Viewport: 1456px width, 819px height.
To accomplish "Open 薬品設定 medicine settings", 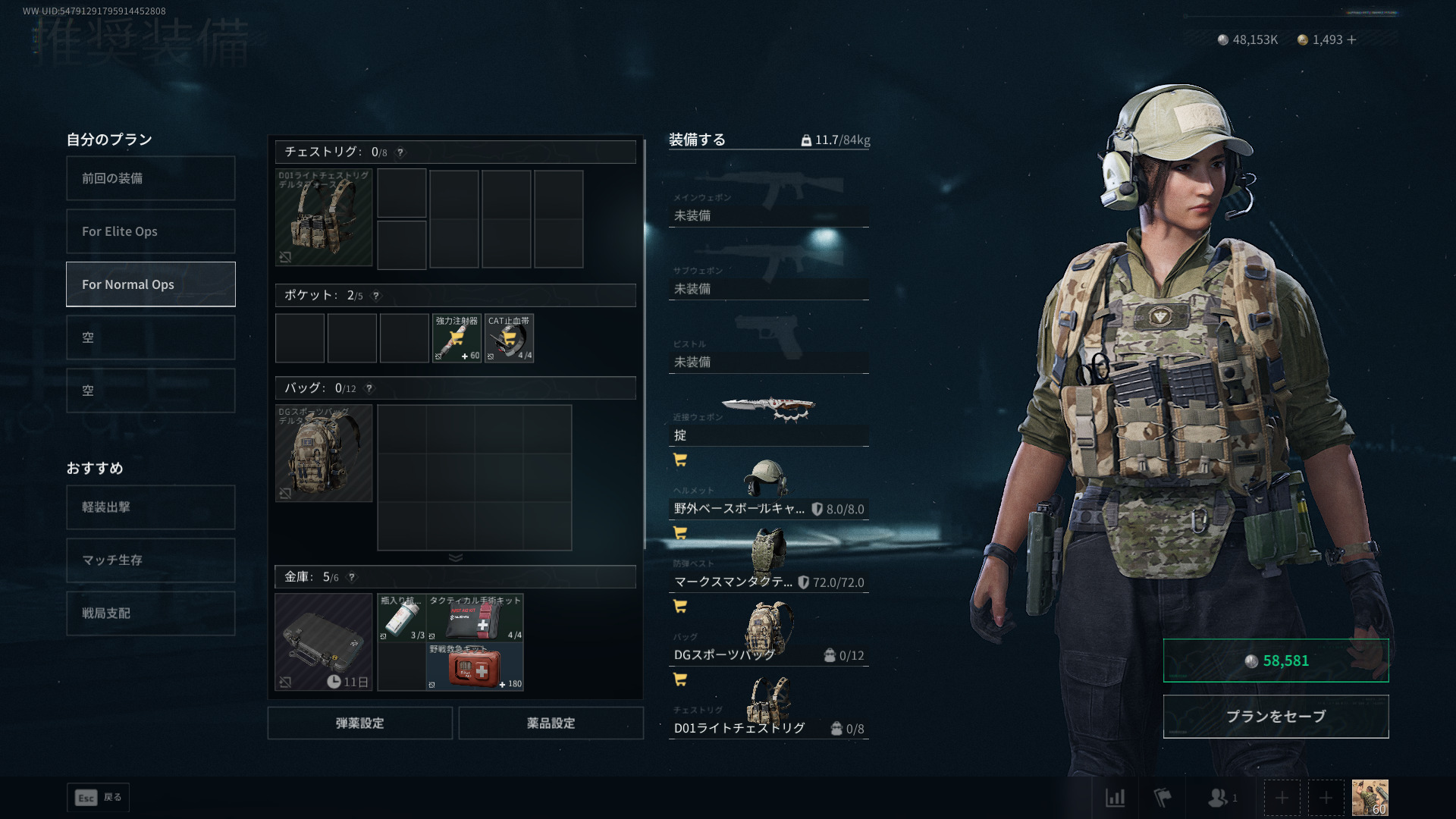I will click(x=551, y=723).
